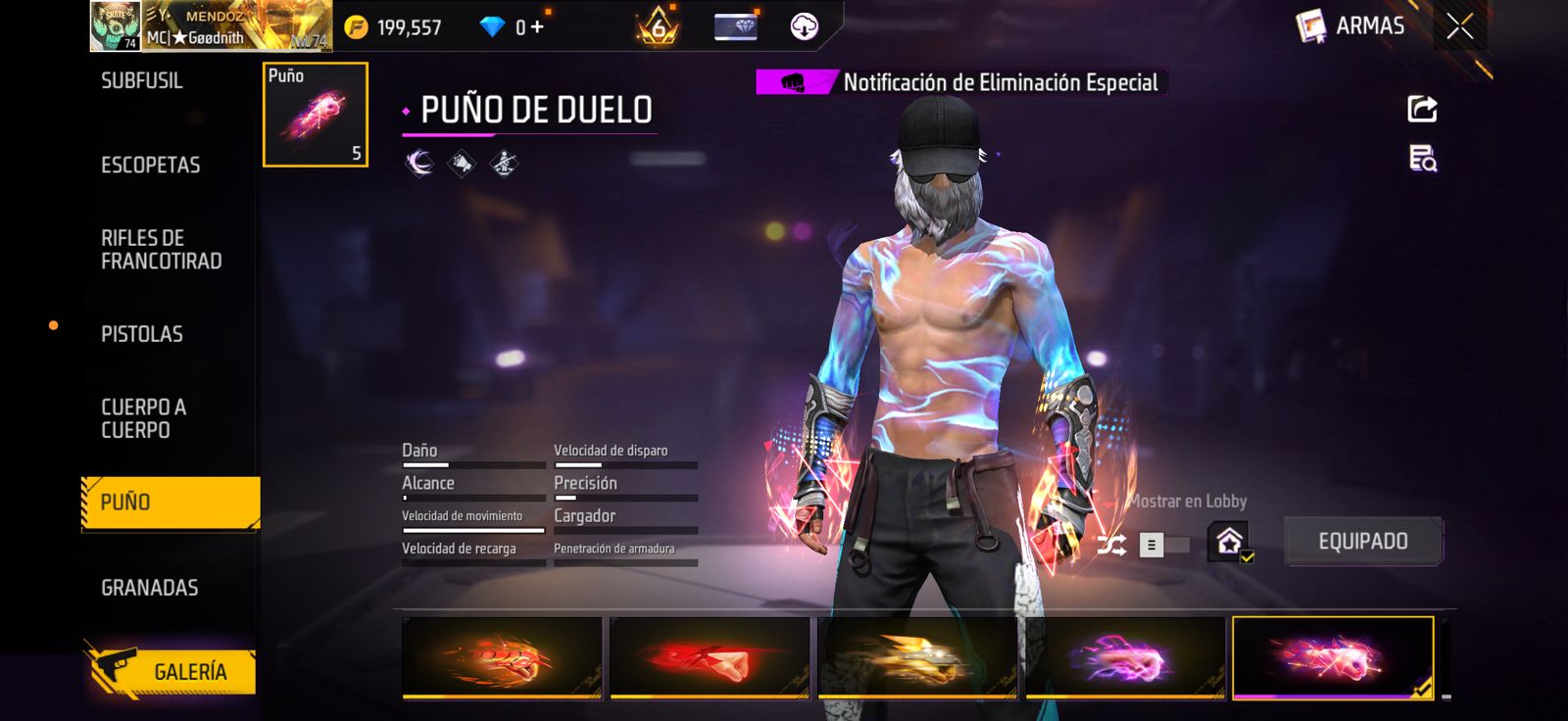Viewport: 1568px width, 721px height.
Task: Close the ARMAS screen with the X
Action: click(1459, 27)
